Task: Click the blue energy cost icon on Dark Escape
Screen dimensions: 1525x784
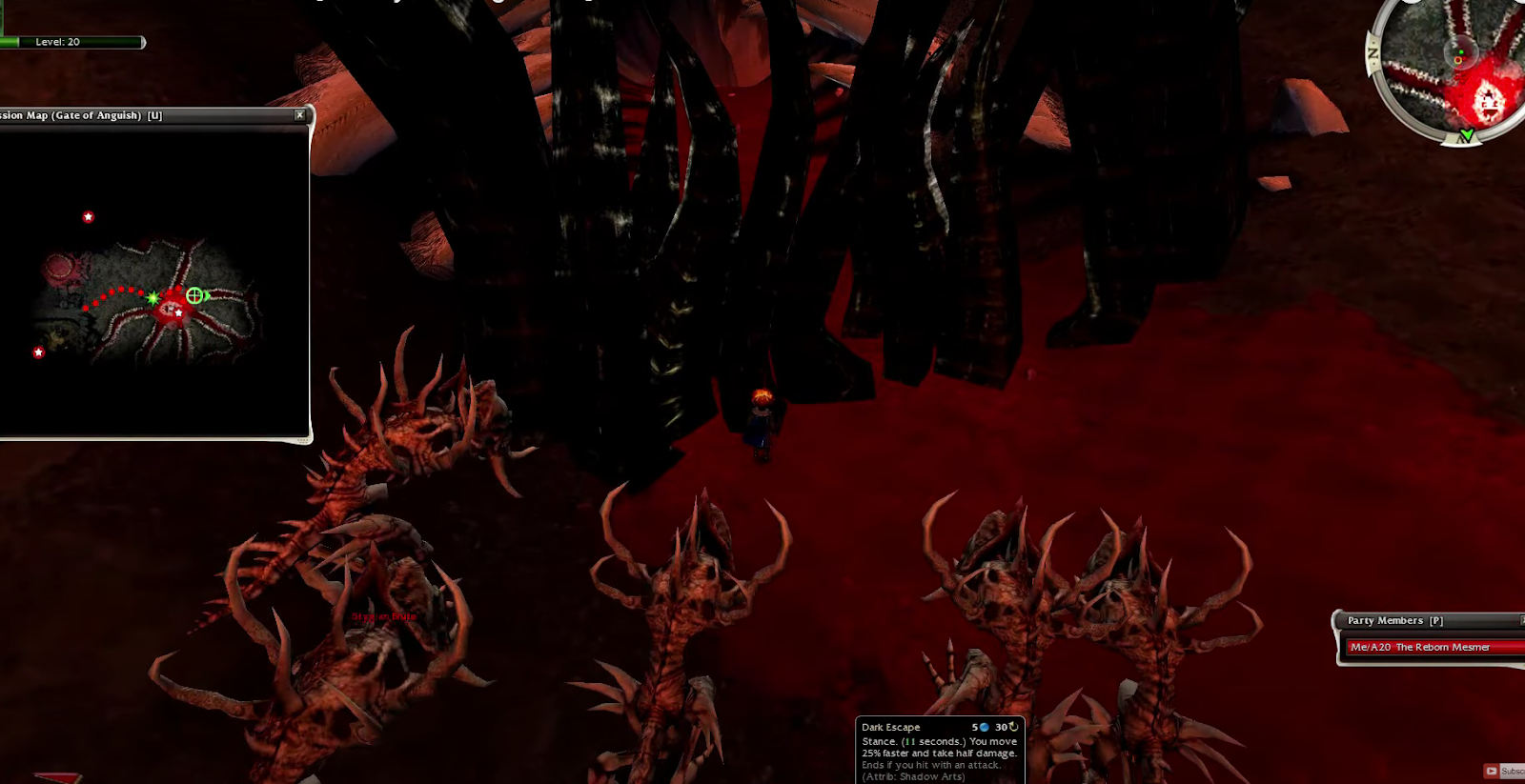Action: 986,728
